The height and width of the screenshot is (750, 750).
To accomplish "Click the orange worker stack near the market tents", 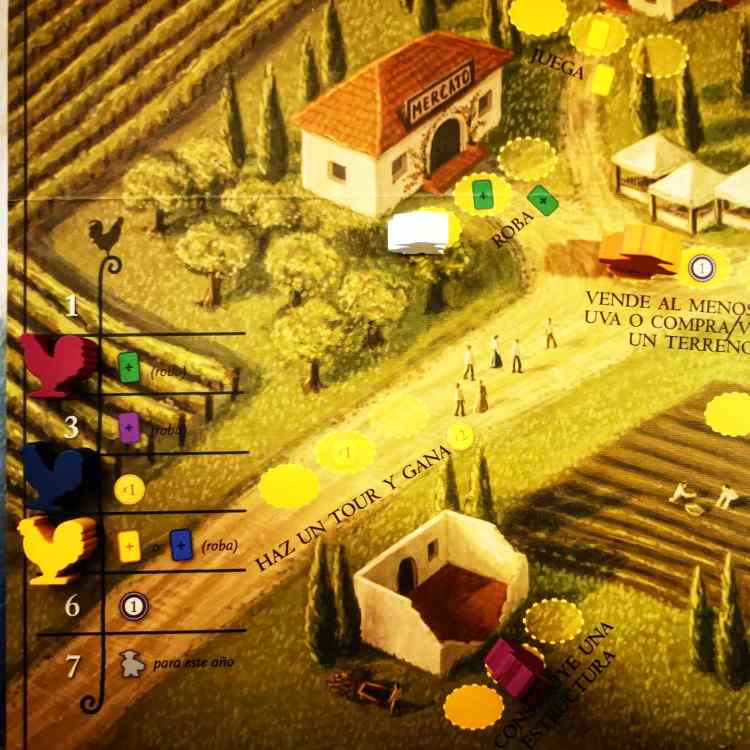I will coord(638,252).
